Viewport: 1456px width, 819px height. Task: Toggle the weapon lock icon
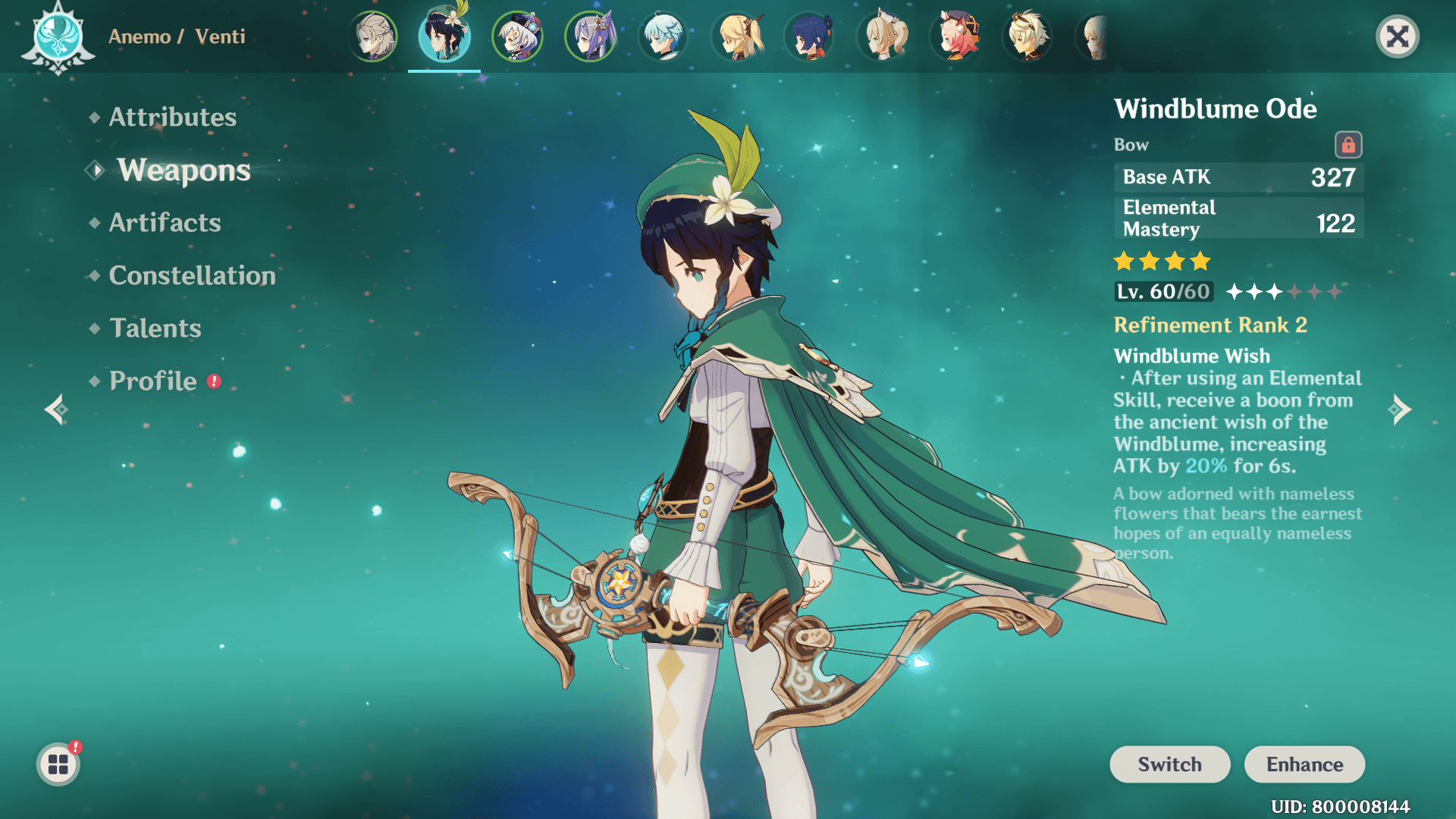pyautogui.click(x=1348, y=144)
